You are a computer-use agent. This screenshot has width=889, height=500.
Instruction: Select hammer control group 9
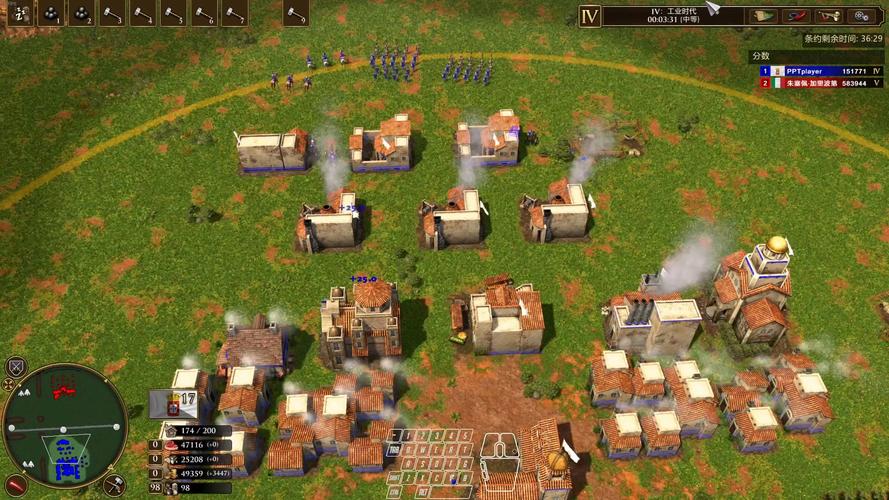click(x=296, y=14)
